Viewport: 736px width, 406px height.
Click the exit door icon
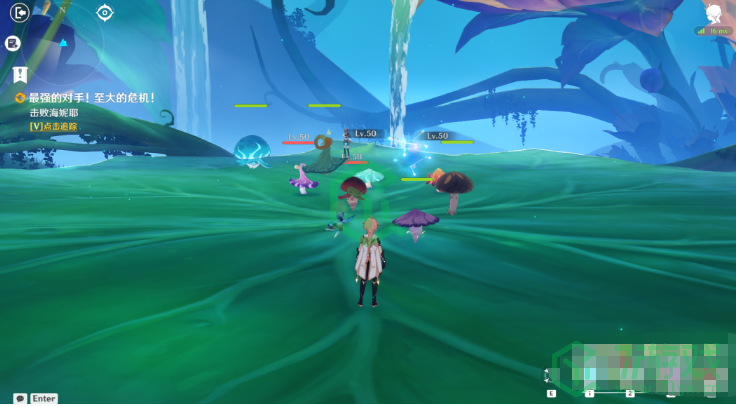19,13
